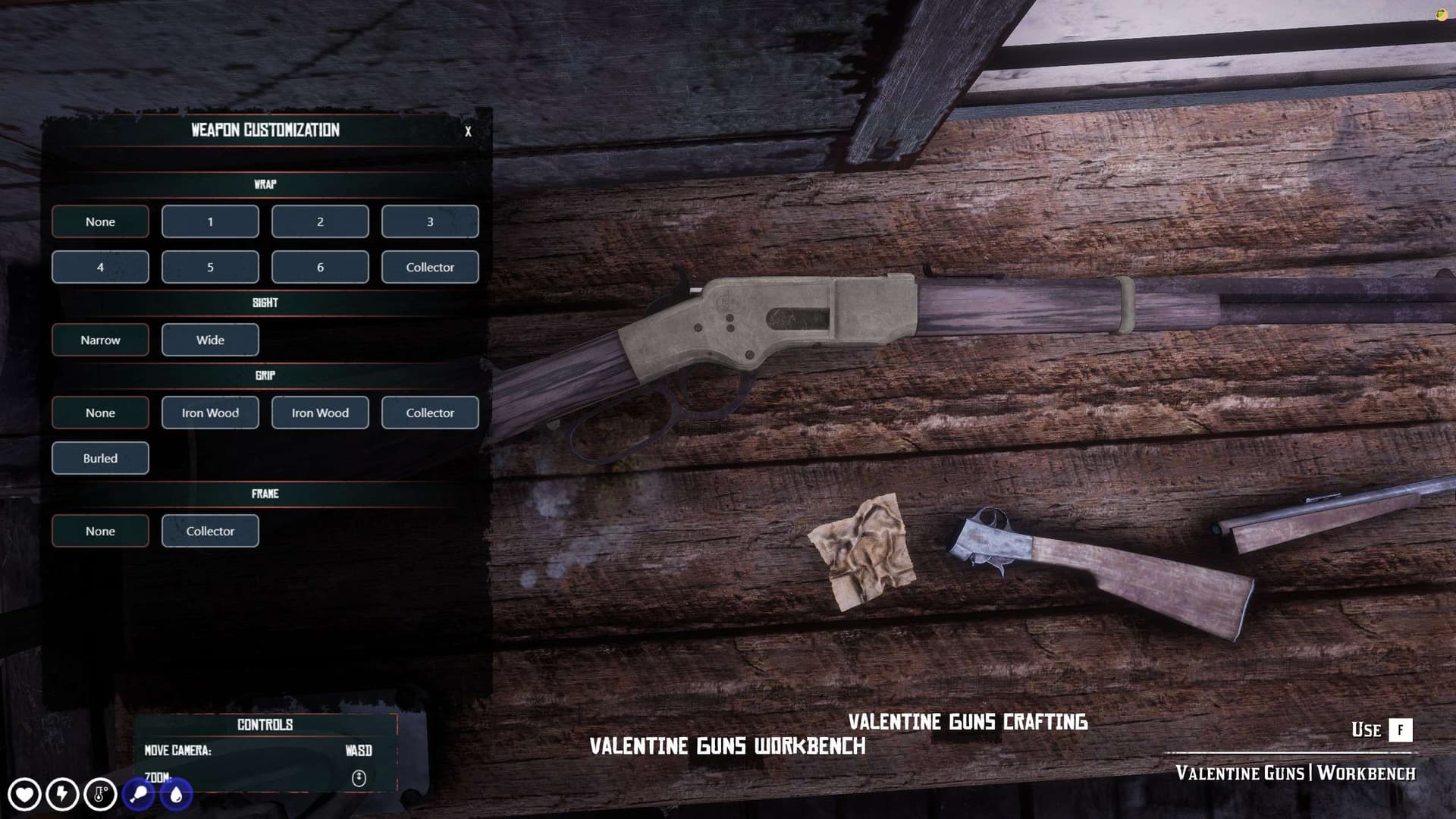Select the Collector wrap
This screenshot has height=819, width=1456.
pyautogui.click(x=430, y=267)
